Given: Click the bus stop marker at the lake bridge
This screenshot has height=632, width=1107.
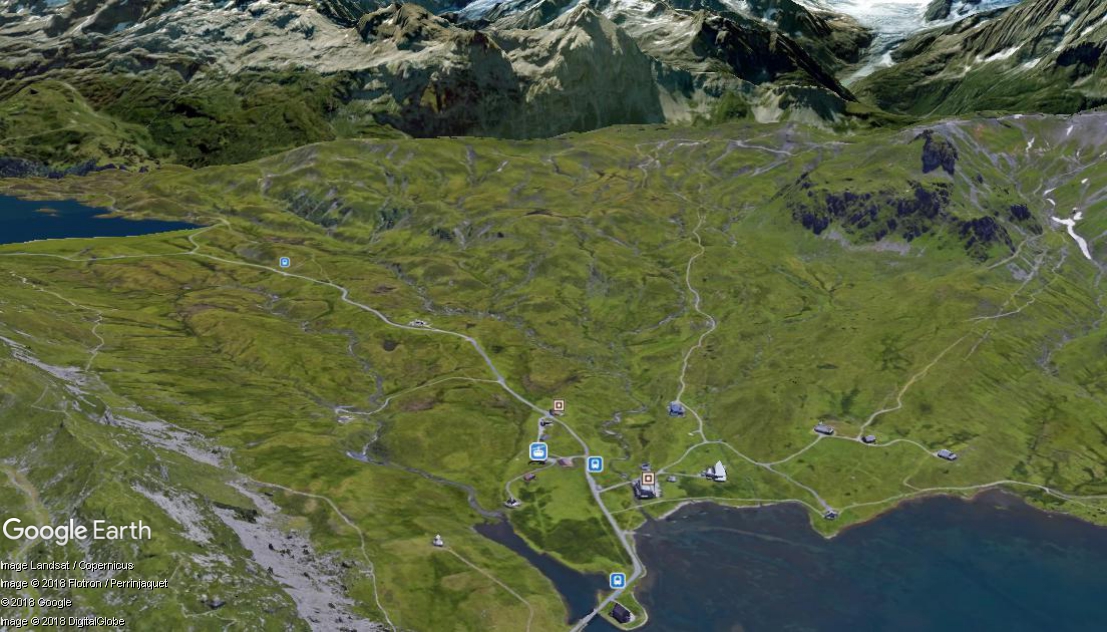Looking at the screenshot, I should point(617,580).
